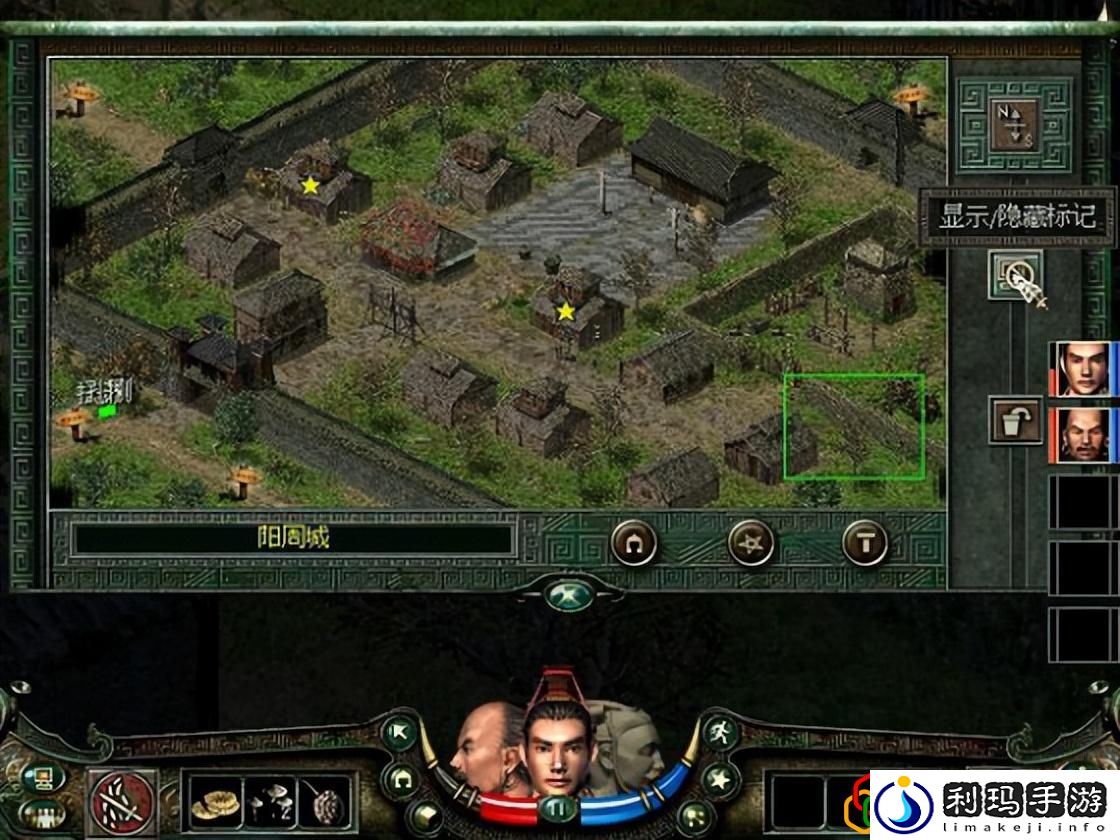
Task: Click the yellow star on the upper-left house
Action: click(311, 185)
